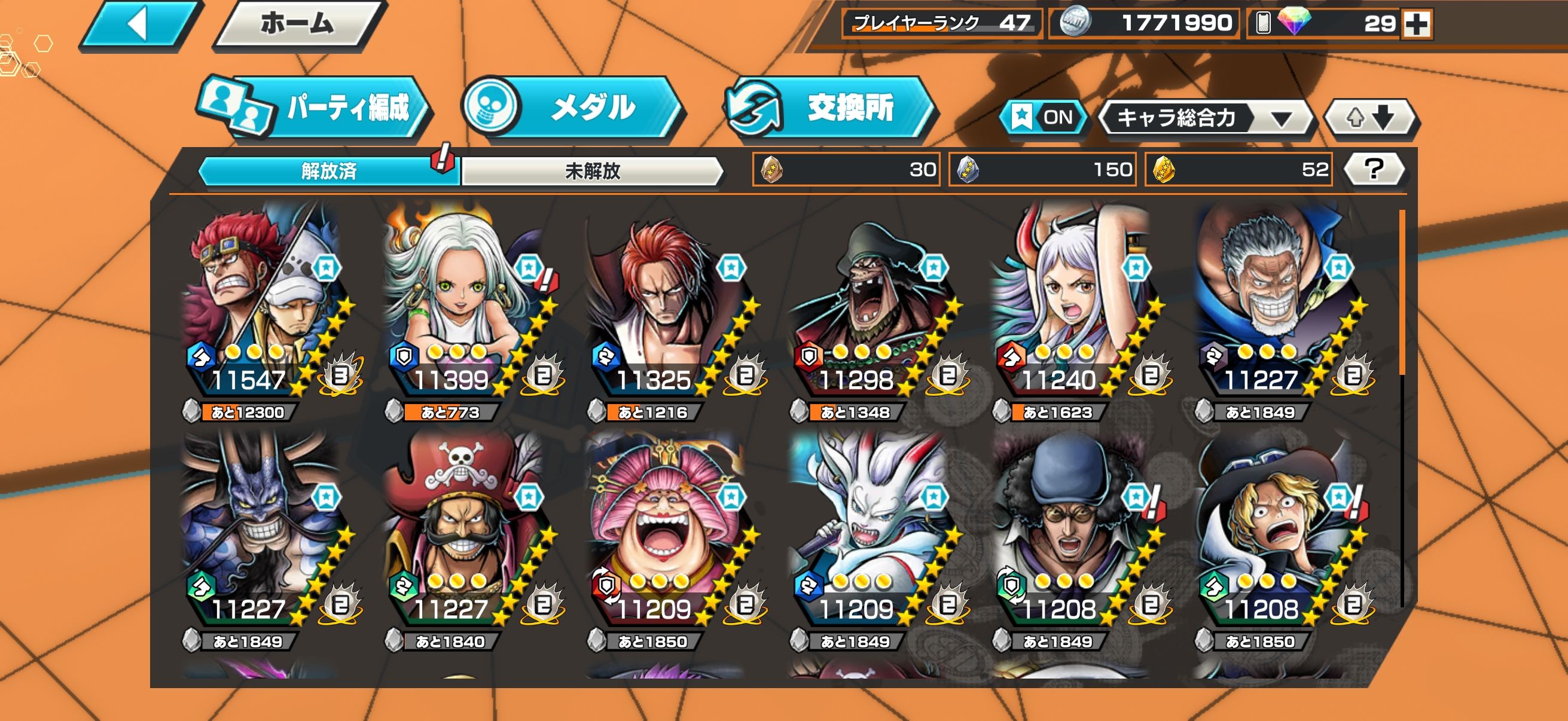Toggle ascending/descending sort order arrows
1568x721 pixels.
(x=1370, y=117)
